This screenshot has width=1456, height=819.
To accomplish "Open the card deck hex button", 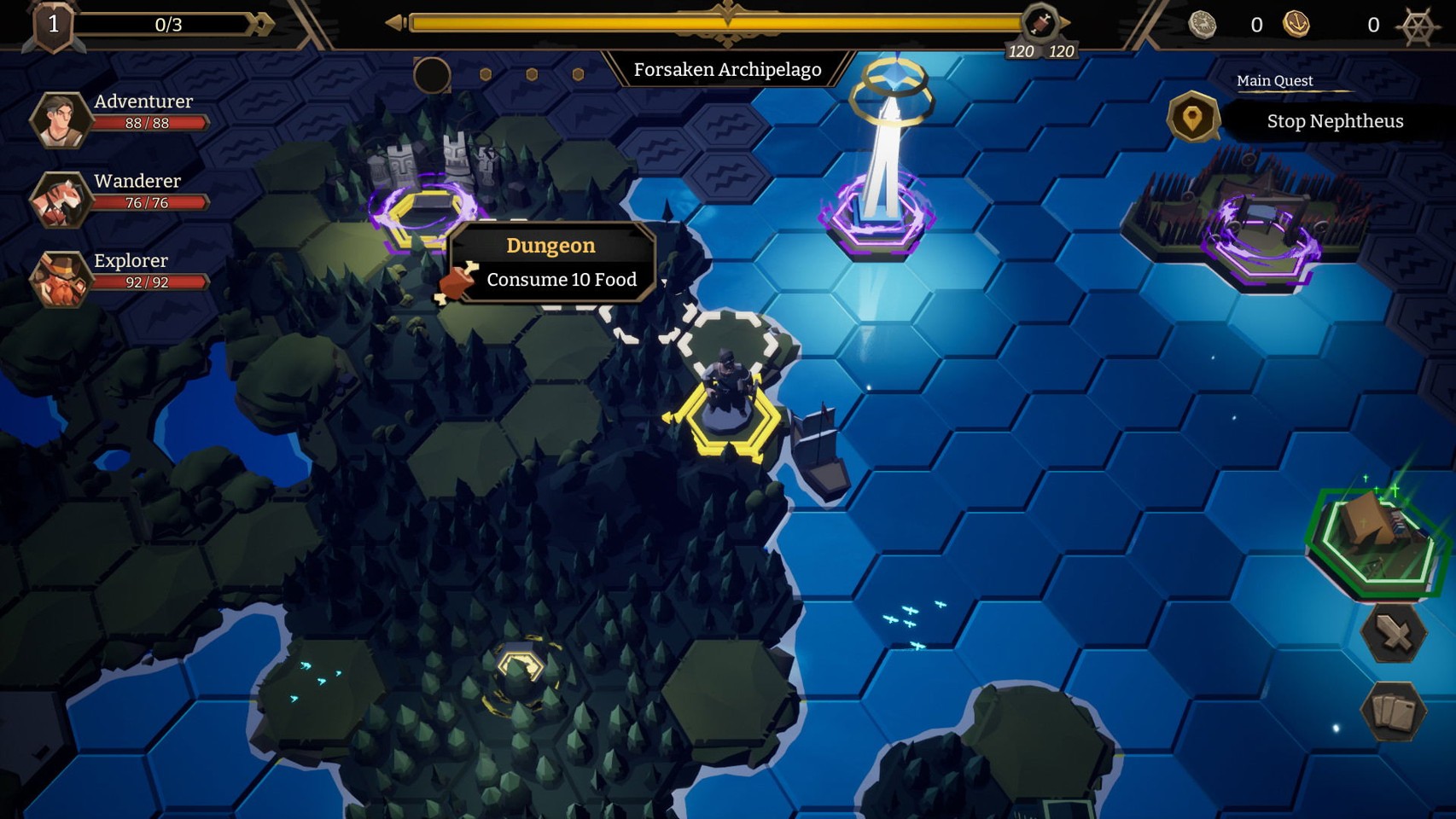I will (x=1393, y=711).
